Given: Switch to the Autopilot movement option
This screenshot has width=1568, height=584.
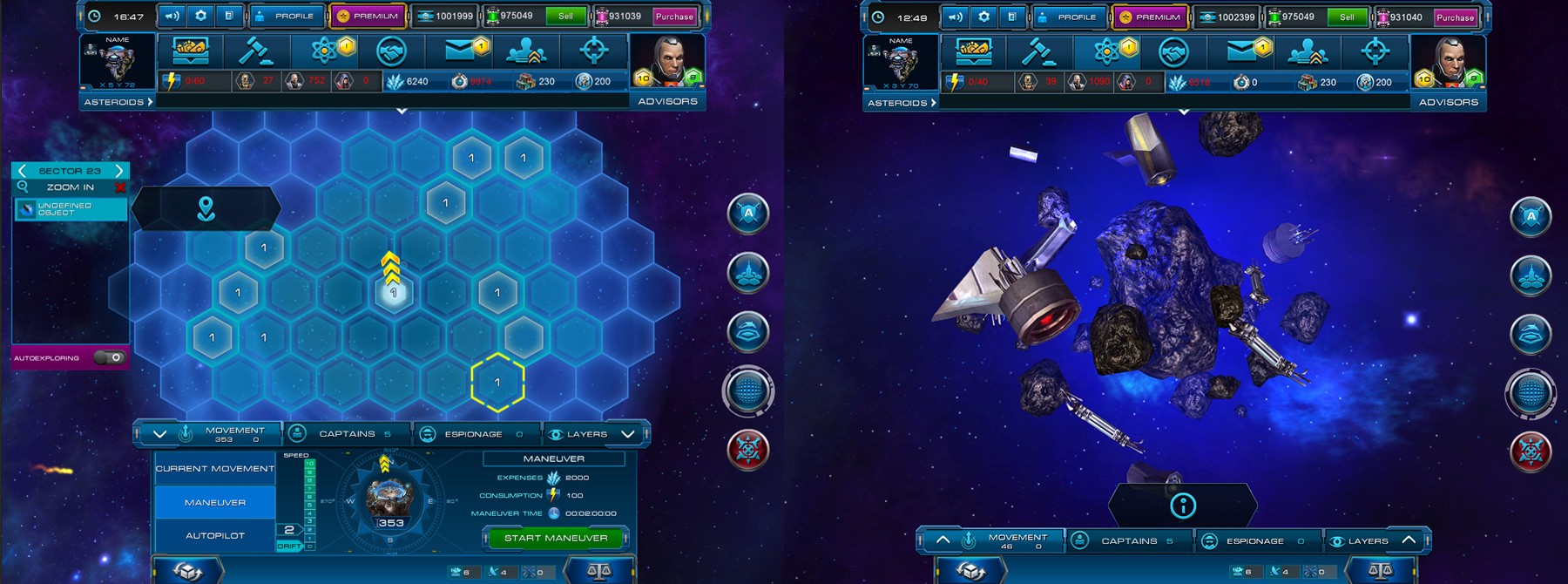Looking at the screenshot, I should 215,535.
